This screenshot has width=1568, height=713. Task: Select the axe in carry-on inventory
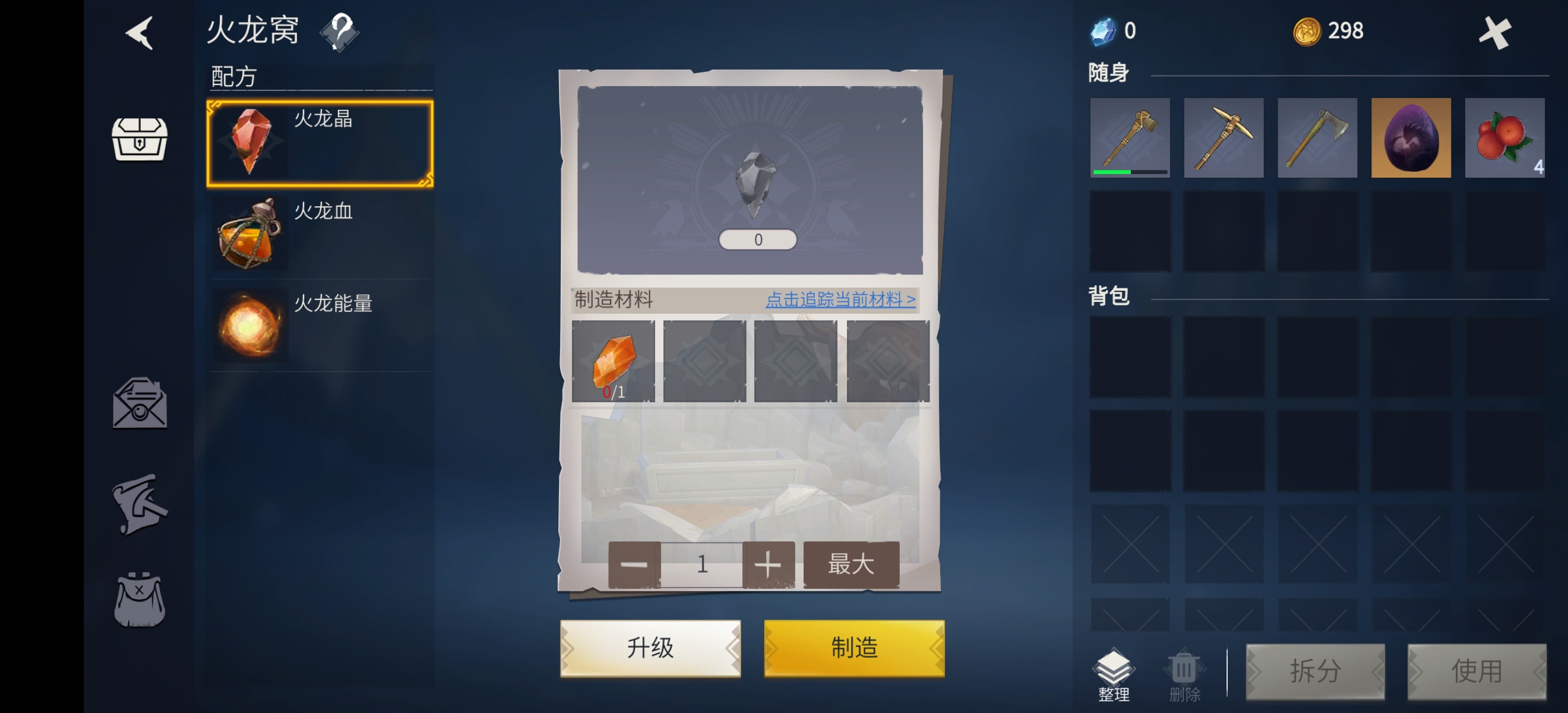click(1317, 138)
